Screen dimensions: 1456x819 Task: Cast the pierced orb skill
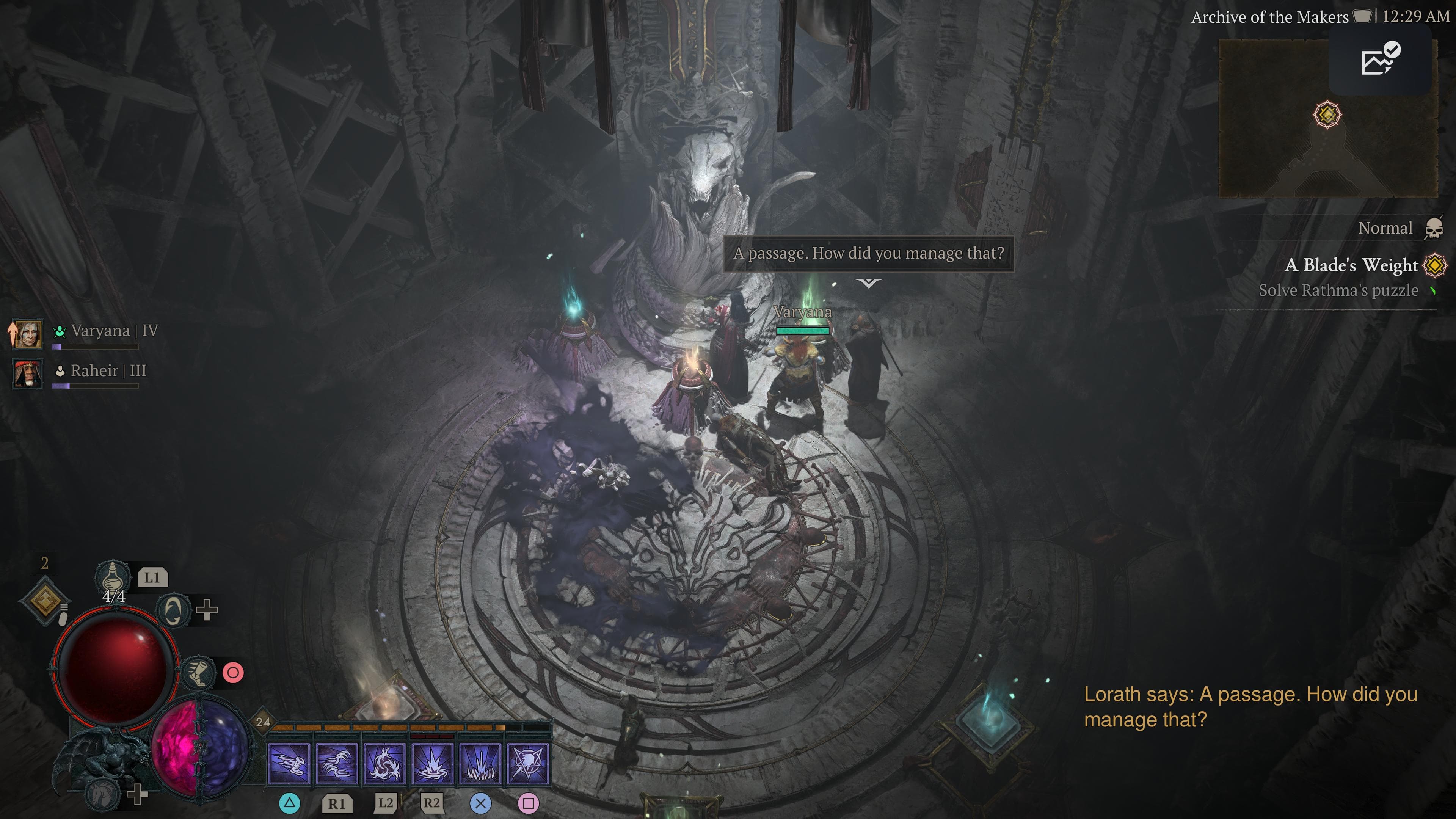(528, 764)
